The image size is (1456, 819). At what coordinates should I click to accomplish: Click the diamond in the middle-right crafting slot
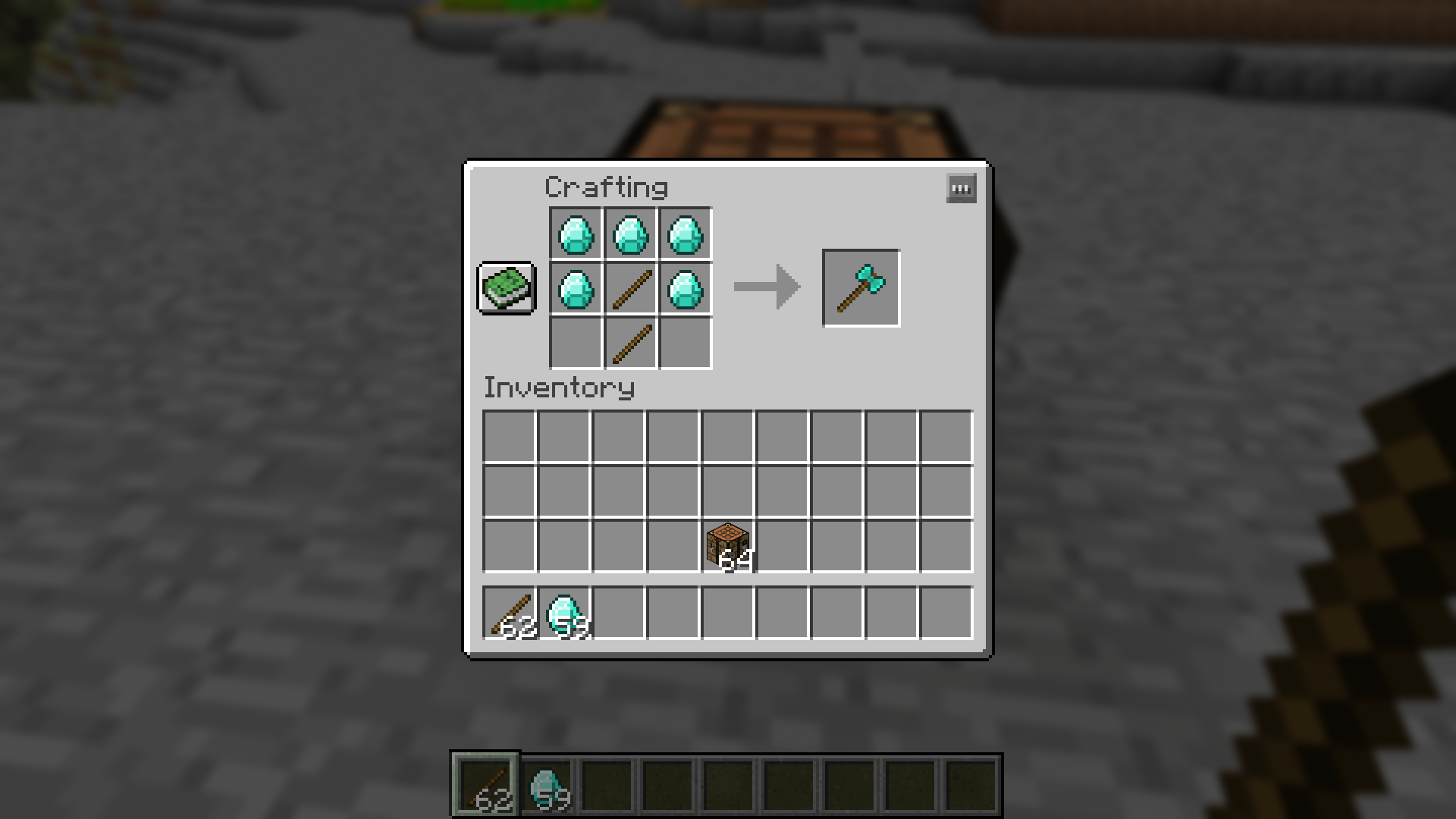684,287
